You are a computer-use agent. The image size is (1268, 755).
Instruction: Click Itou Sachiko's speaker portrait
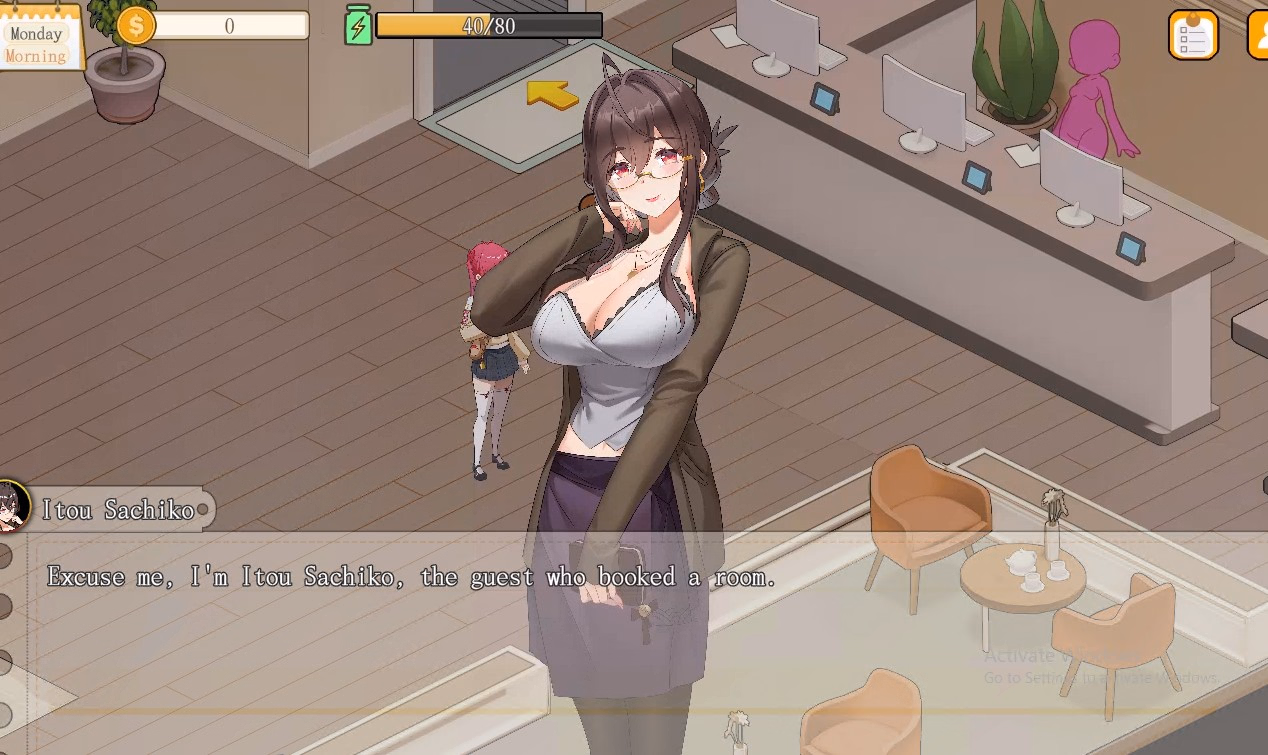[12, 507]
